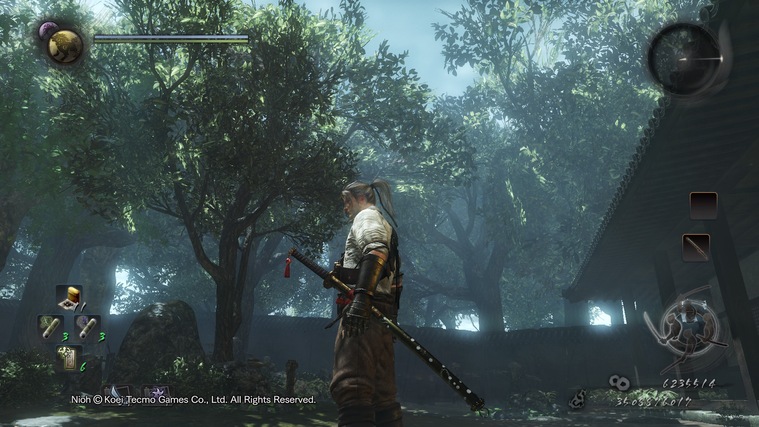759x427 pixels.
Task: Select the purple-seal scroll shortcut
Action: (x=87, y=326)
